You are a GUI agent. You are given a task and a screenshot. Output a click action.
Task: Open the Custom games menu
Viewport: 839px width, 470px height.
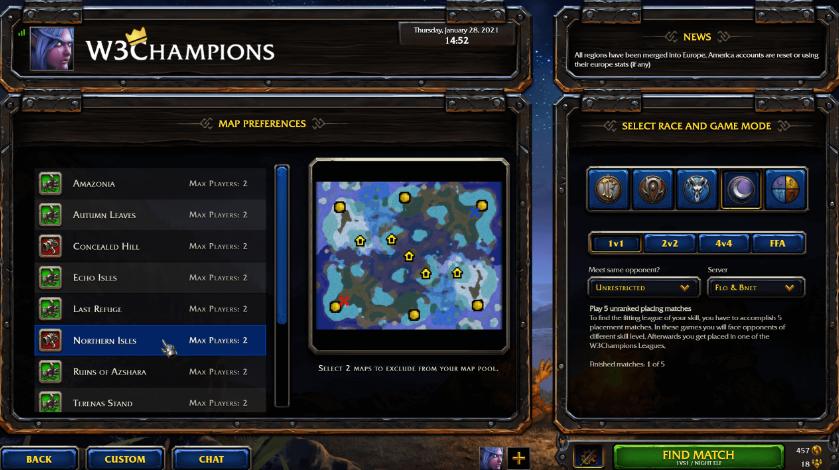coord(125,459)
